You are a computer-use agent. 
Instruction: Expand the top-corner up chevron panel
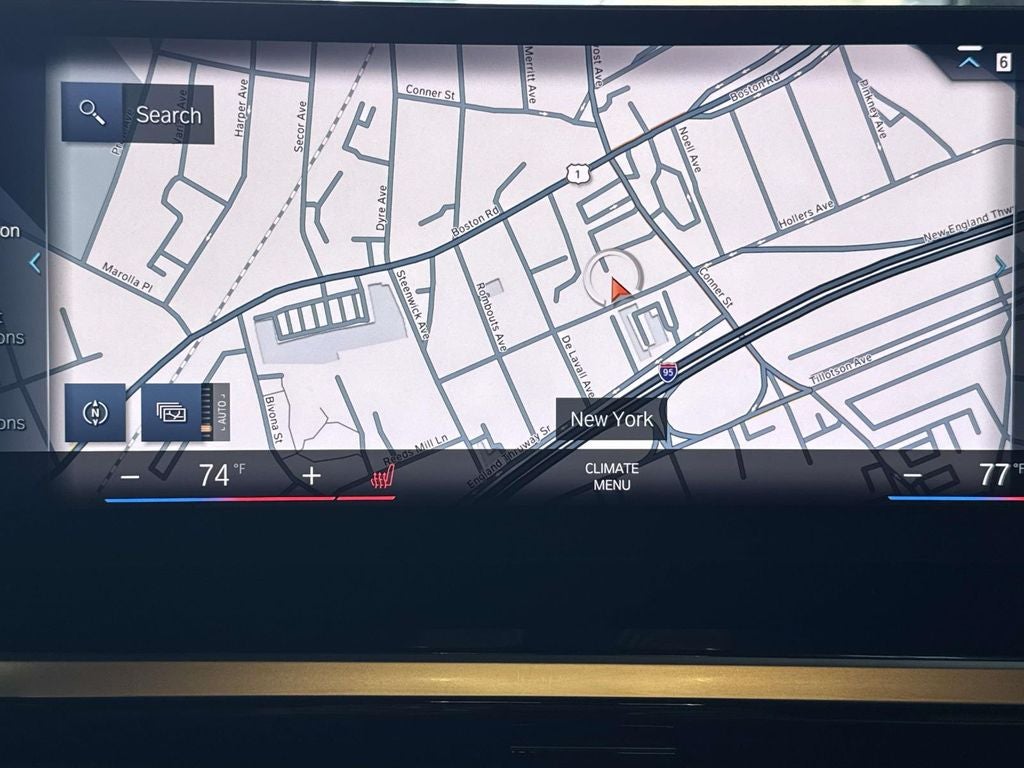click(x=968, y=60)
